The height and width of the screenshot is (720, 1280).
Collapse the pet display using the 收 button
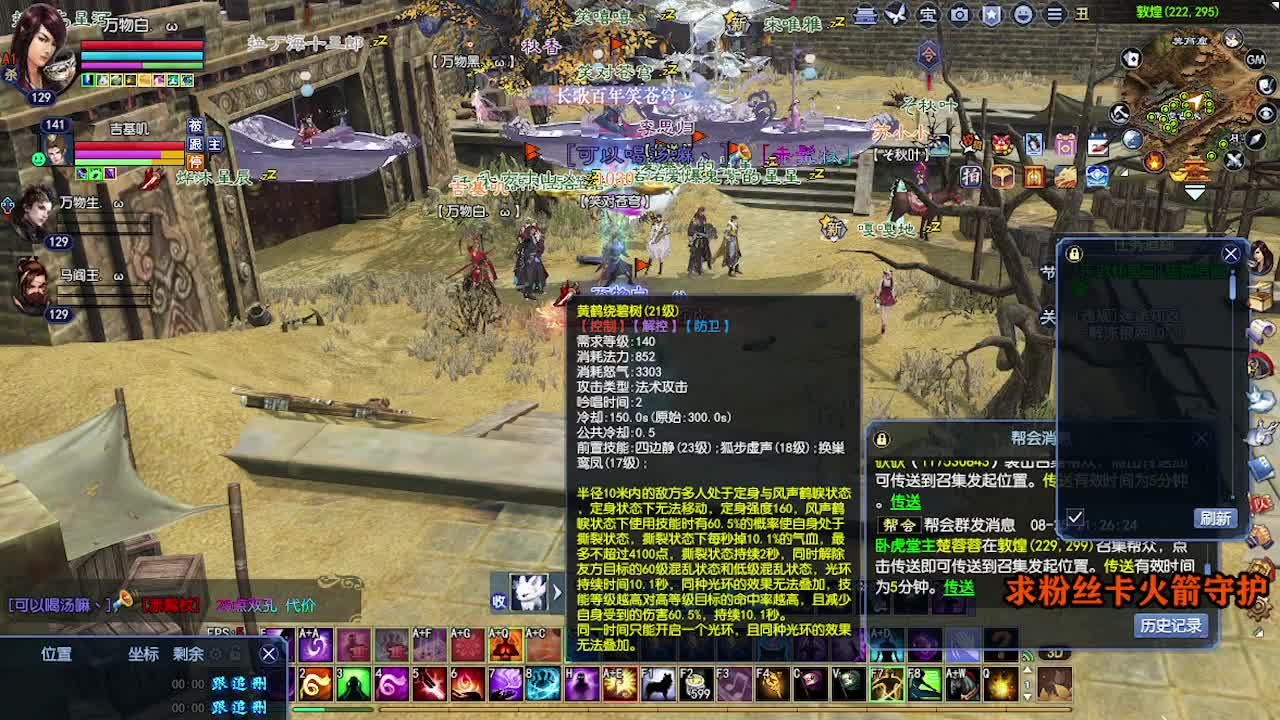(x=498, y=601)
